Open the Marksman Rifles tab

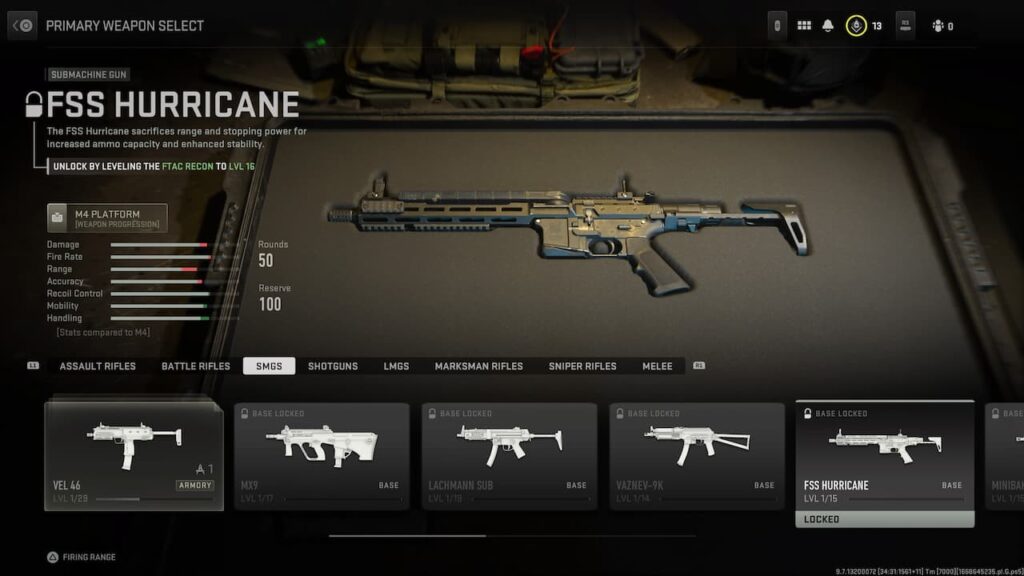[478, 366]
